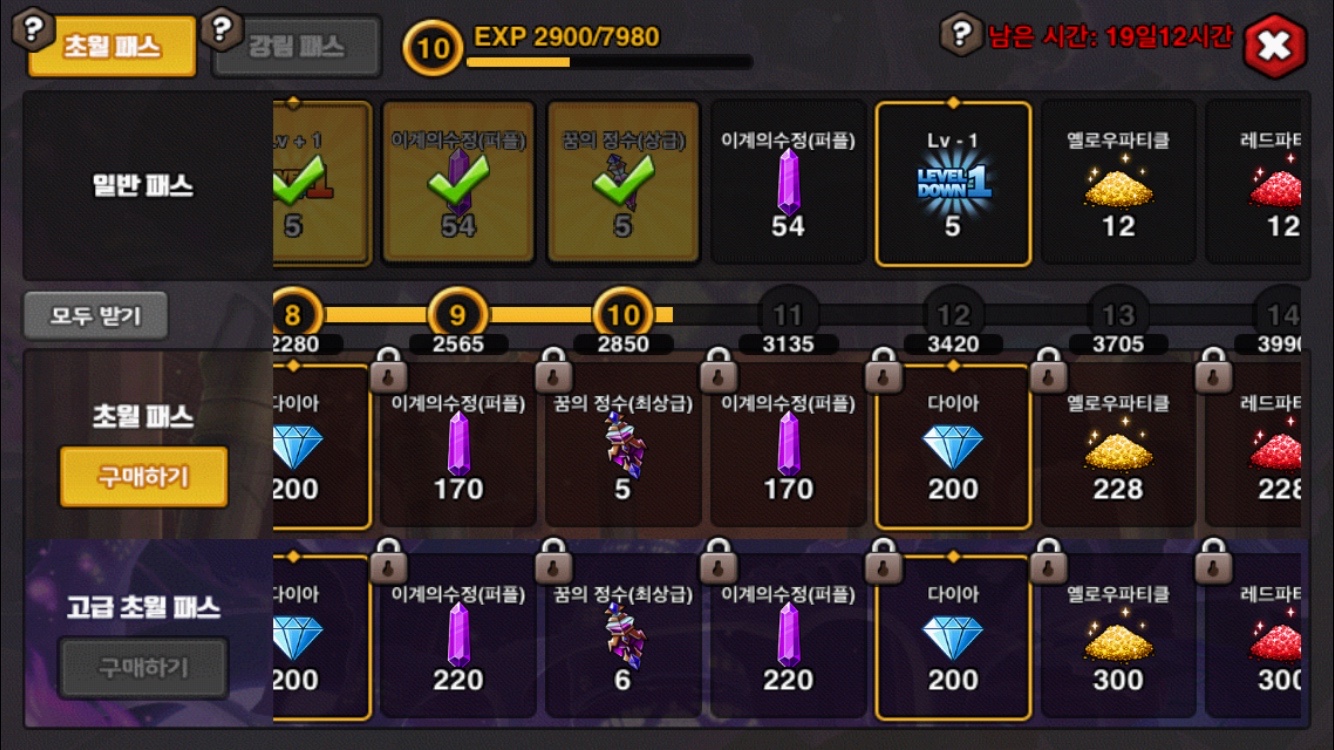Switch to the 초월 패스 tab
The height and width of the screenshot is (750, 1334).
pyautogui.click(x=112, y=47)
